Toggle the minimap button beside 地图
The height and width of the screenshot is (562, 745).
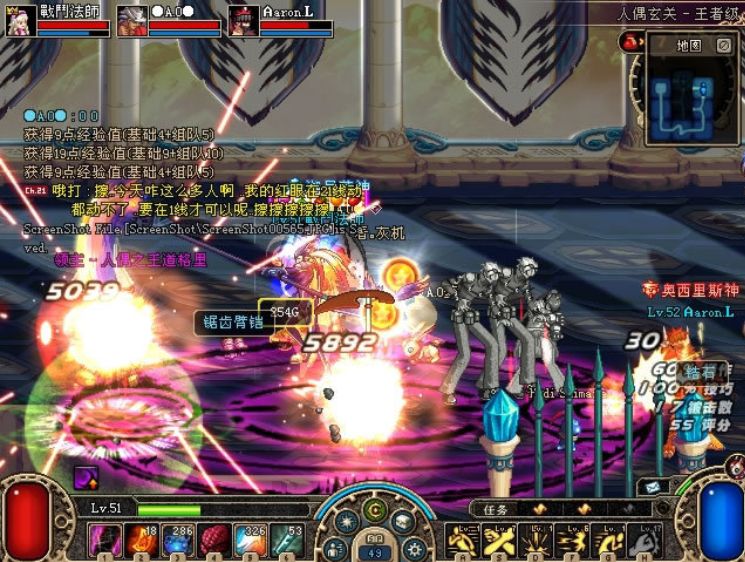724,45
